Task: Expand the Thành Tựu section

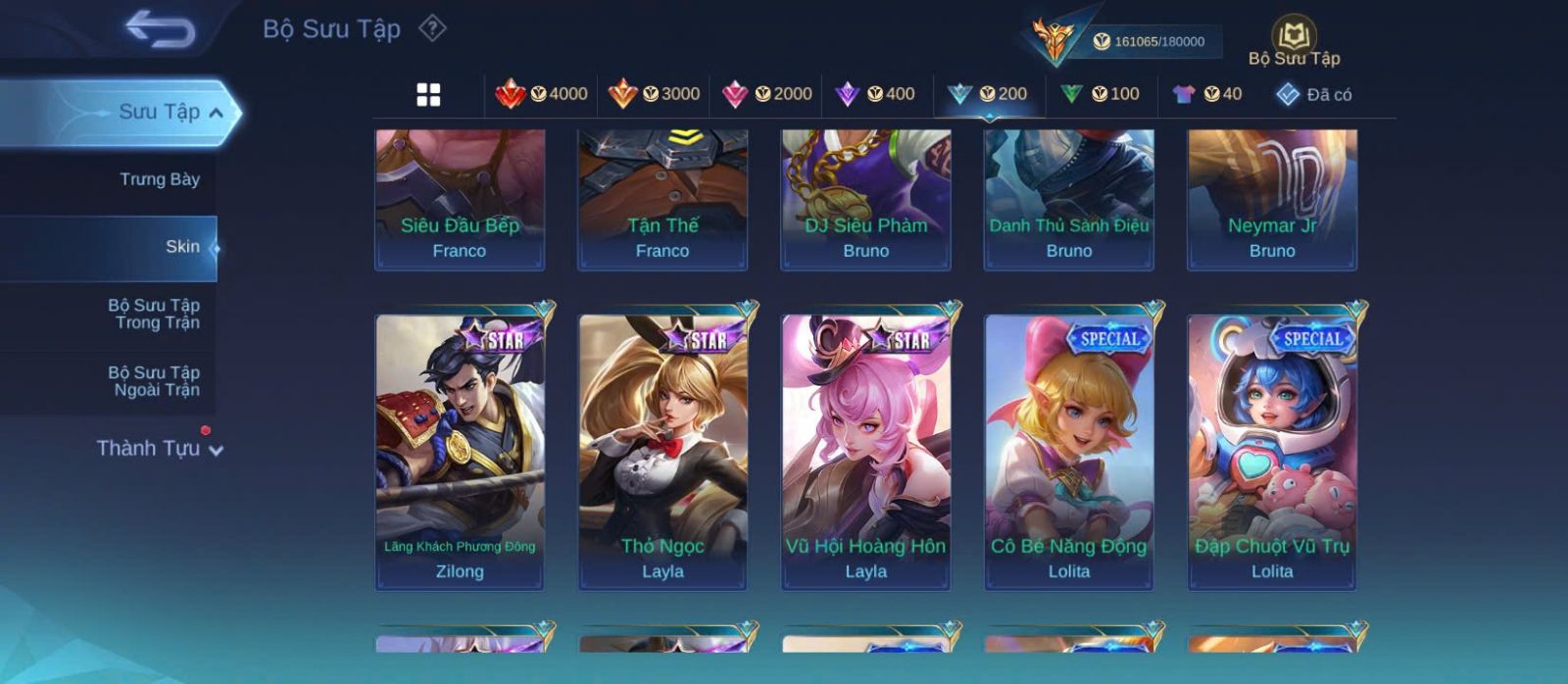Action: tap(159, 449)
